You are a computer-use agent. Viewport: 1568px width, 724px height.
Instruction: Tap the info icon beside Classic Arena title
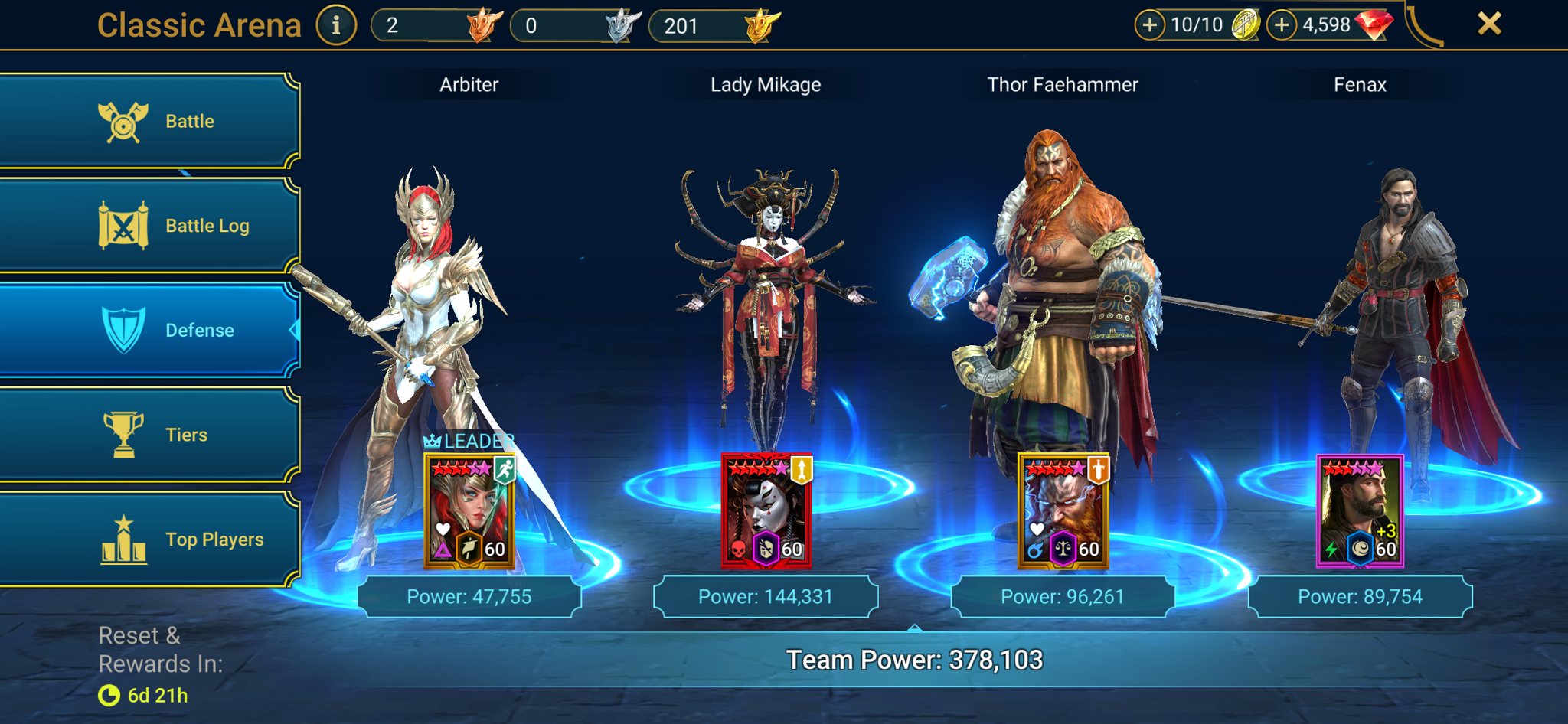[x=335, y=24]
